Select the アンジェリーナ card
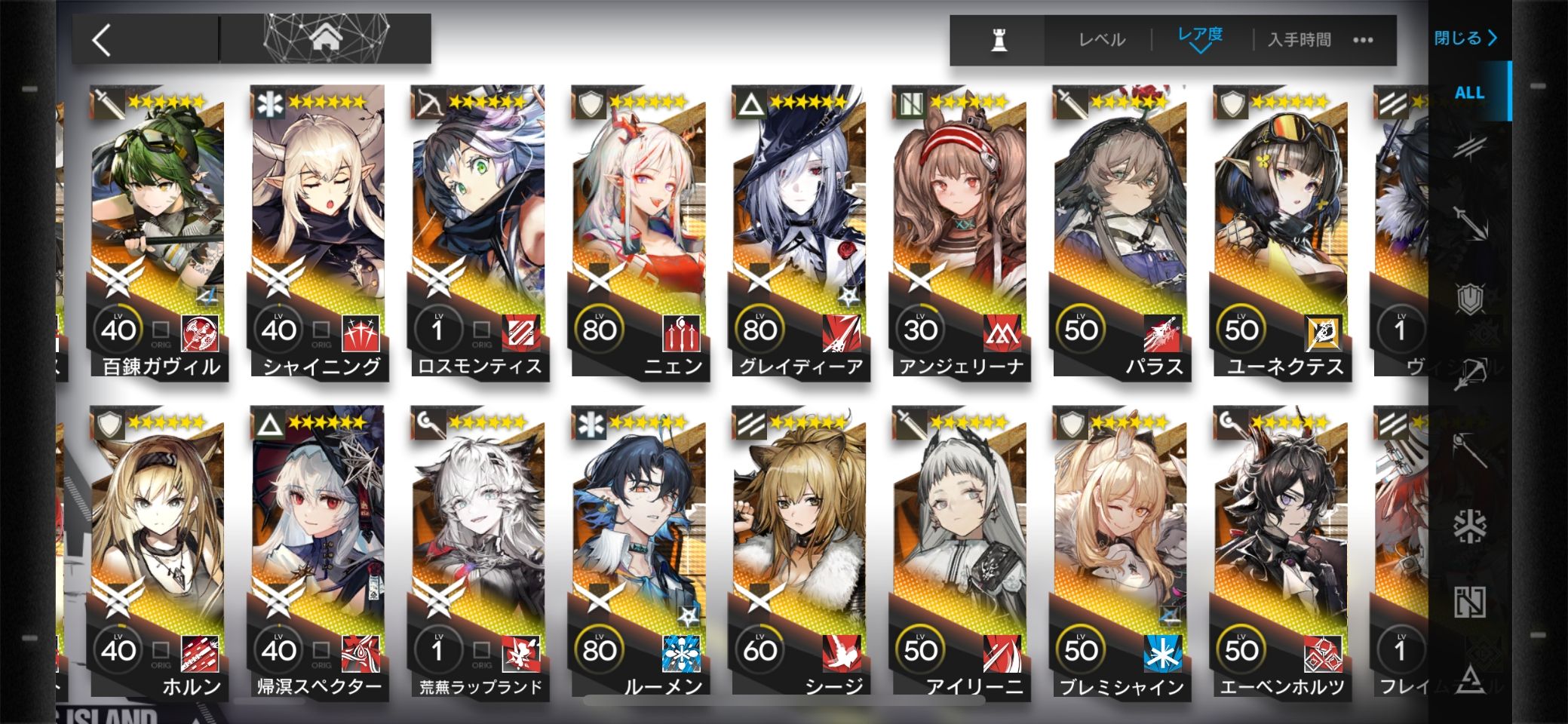Image resolution: width=1568 pixels, height=724 pixels. 960,234
